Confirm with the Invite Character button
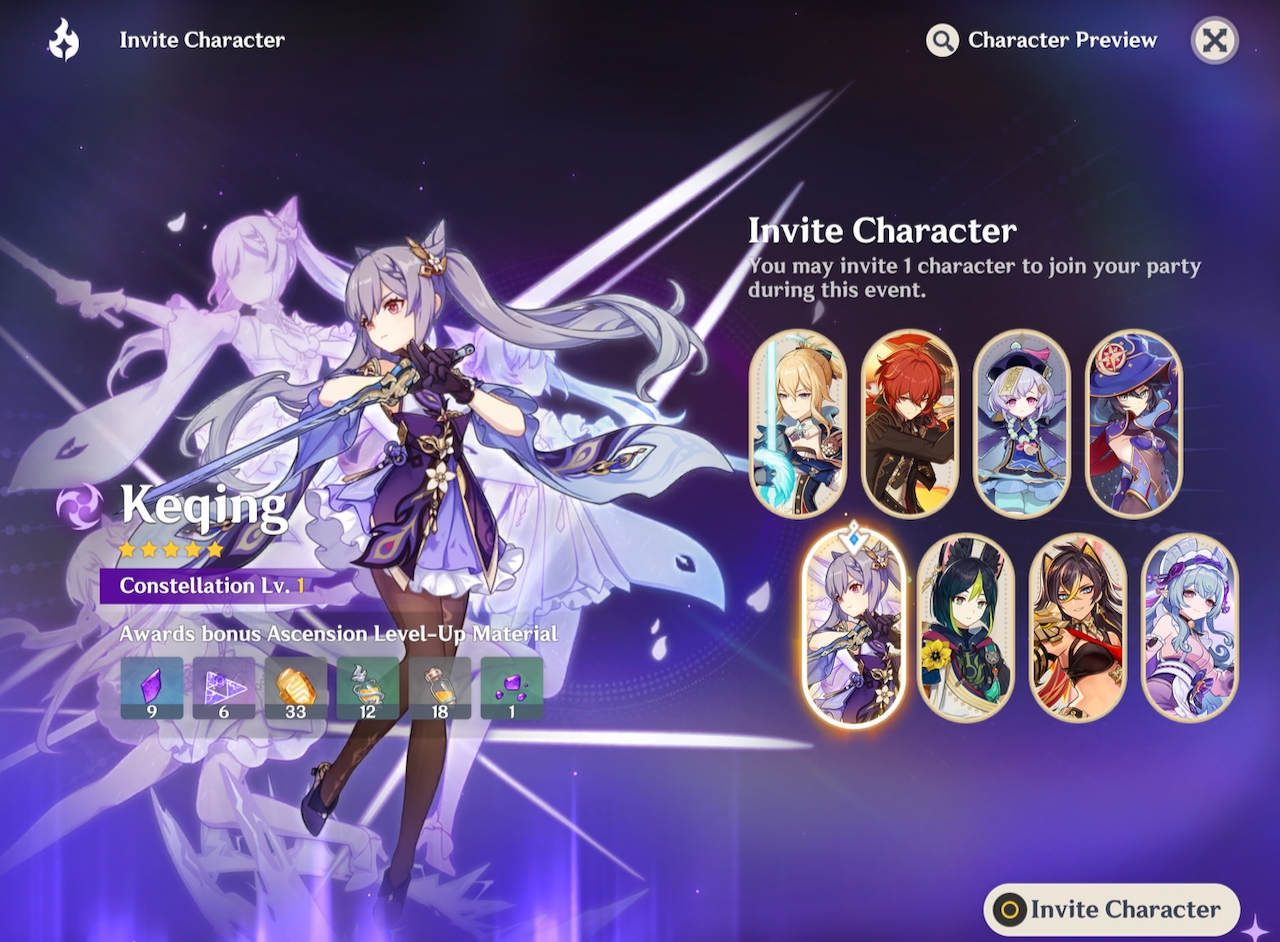The height and width of the screenshot is (942, 1280). tap(1112, 909)
